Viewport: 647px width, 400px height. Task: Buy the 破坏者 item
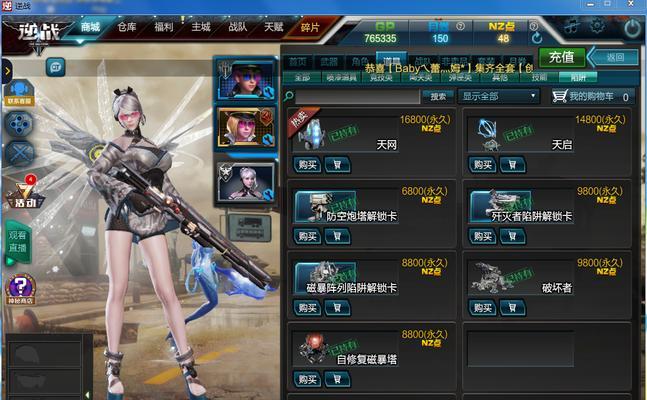(483, 307)
